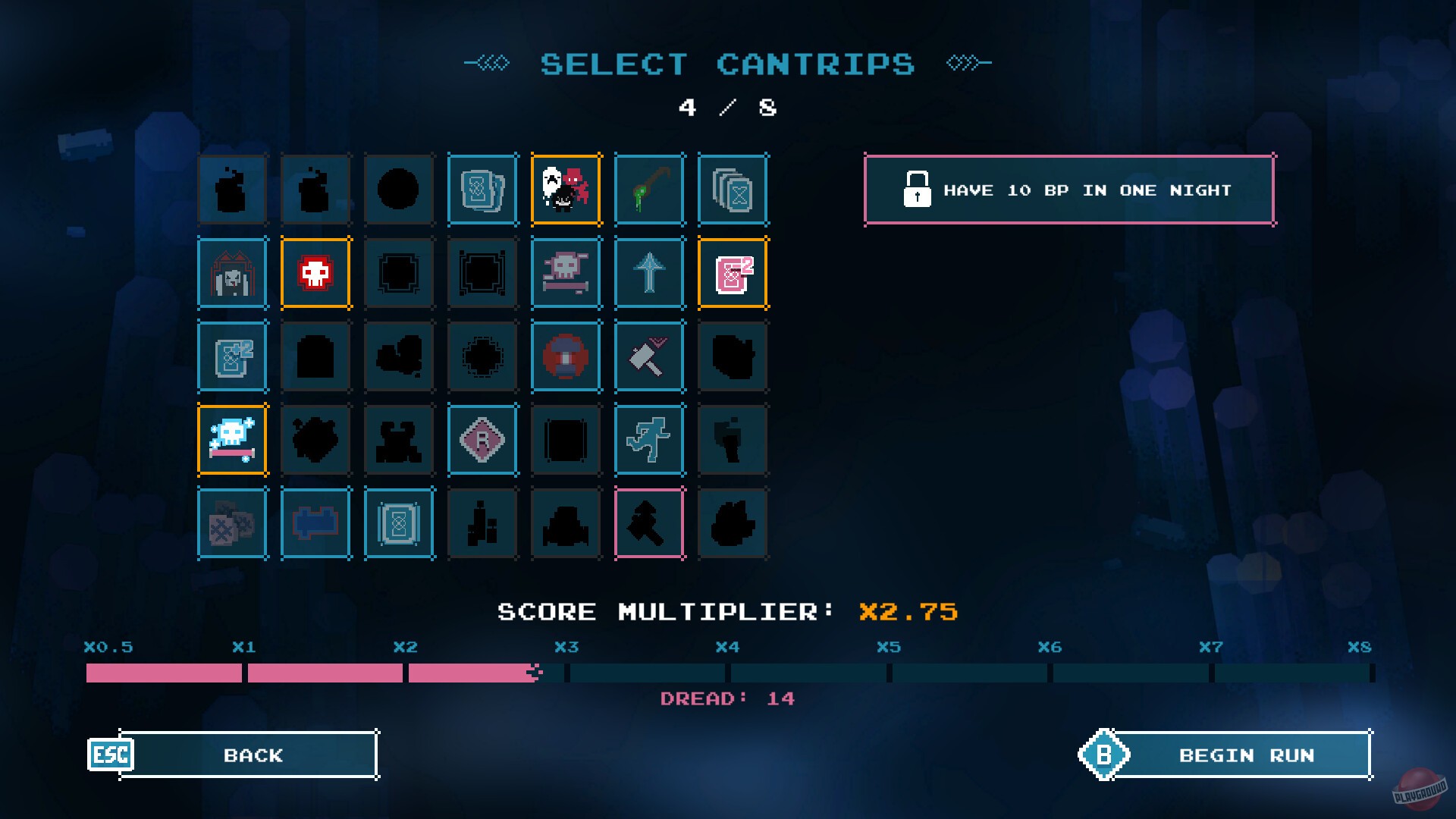
Task: Select the blue +2 card cantrip
Action: coord(233,356)
